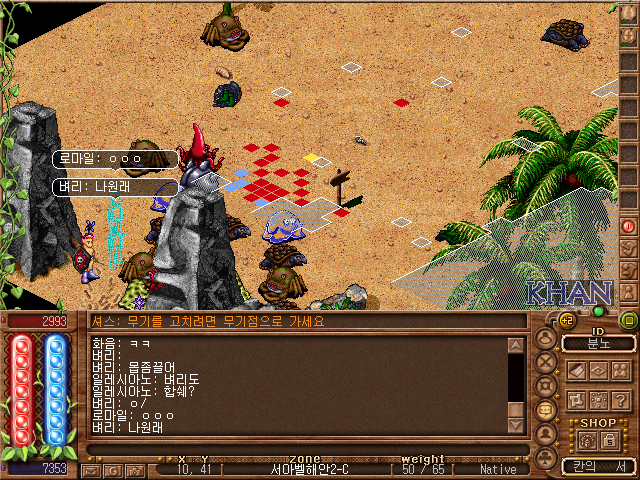The image size is (640, 480).
Task: Click the gold +2 round badge
Action: pos(566,319)
